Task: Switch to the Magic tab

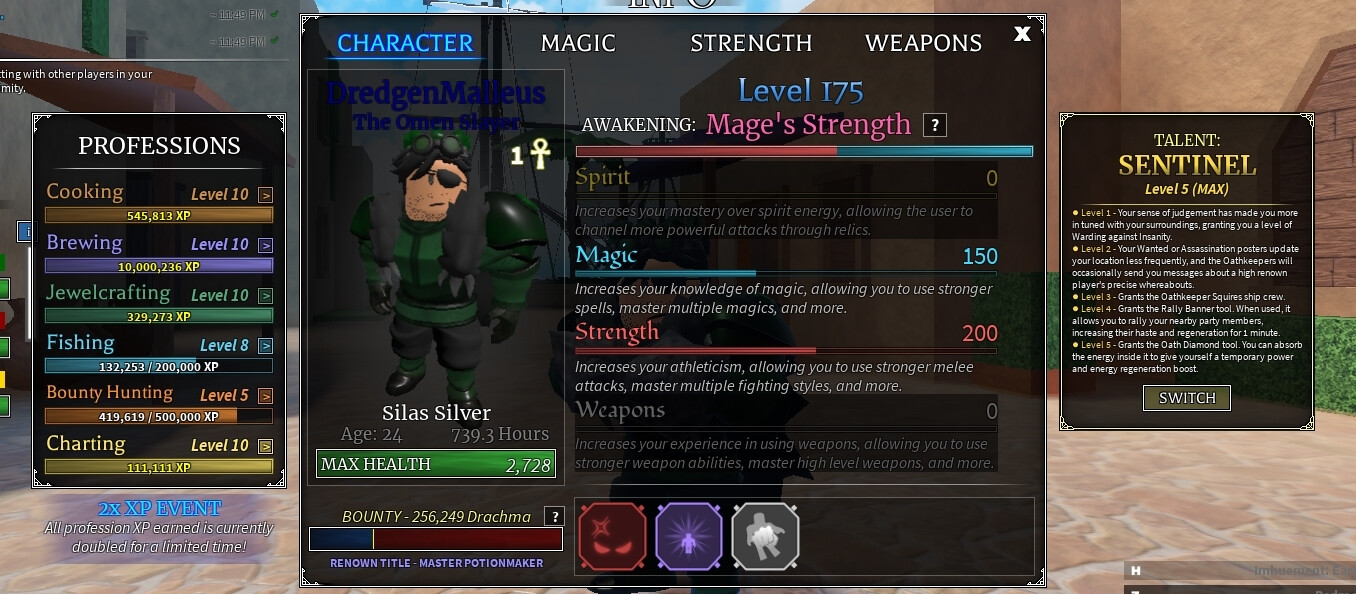Action: pos(578,43)
